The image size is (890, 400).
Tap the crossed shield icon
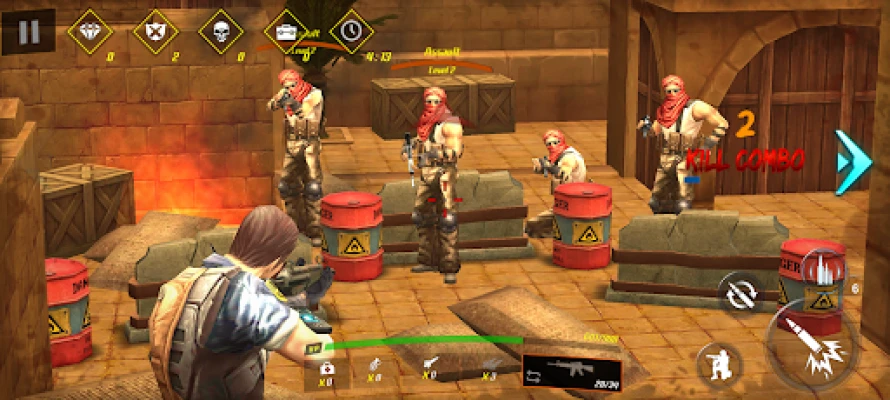[x=154, y=31]
